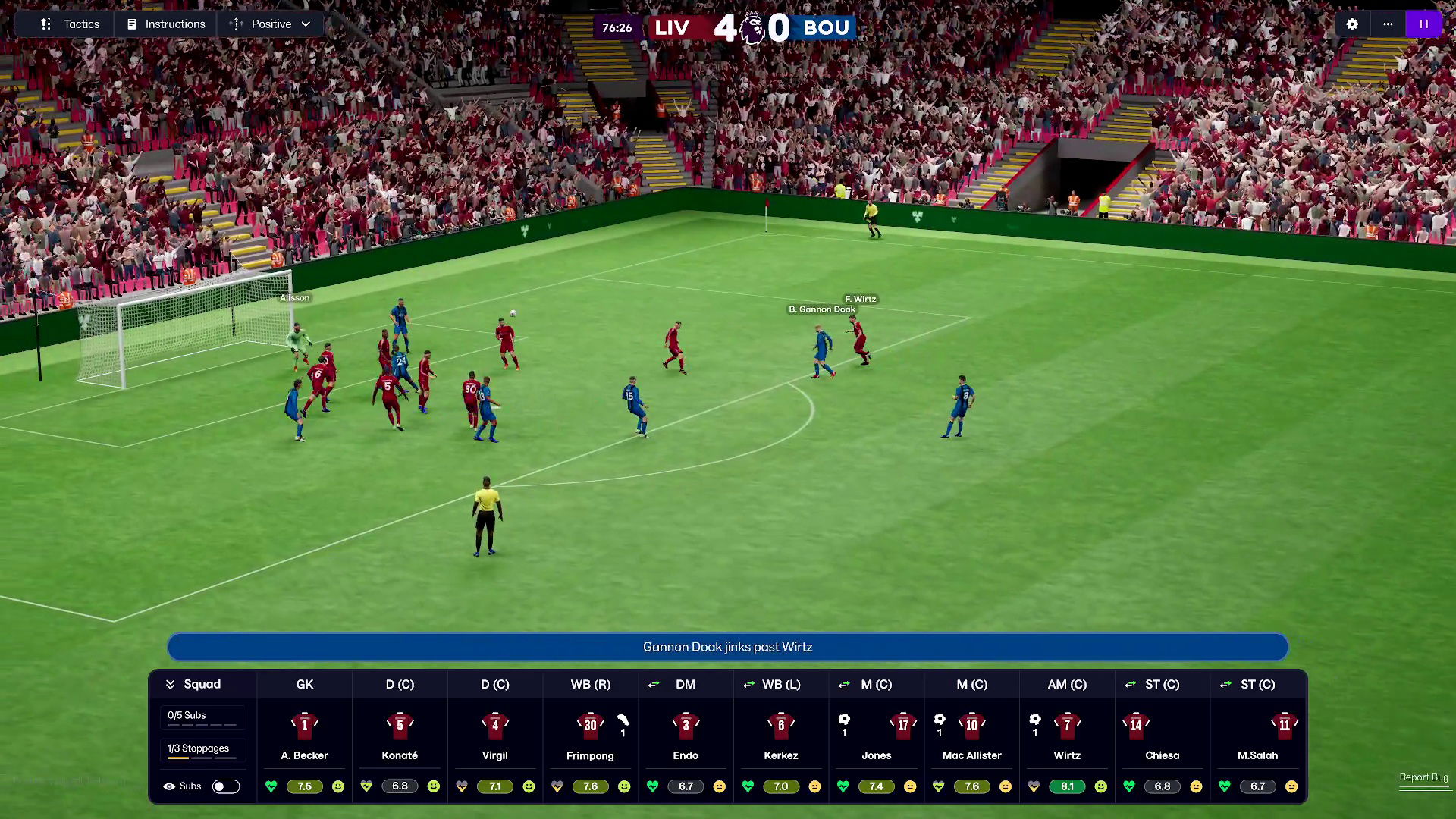The image size is (1456, 819).
Task: Click the swap arrows beside ST (C) Chiesa
Action: point(1130,684)
